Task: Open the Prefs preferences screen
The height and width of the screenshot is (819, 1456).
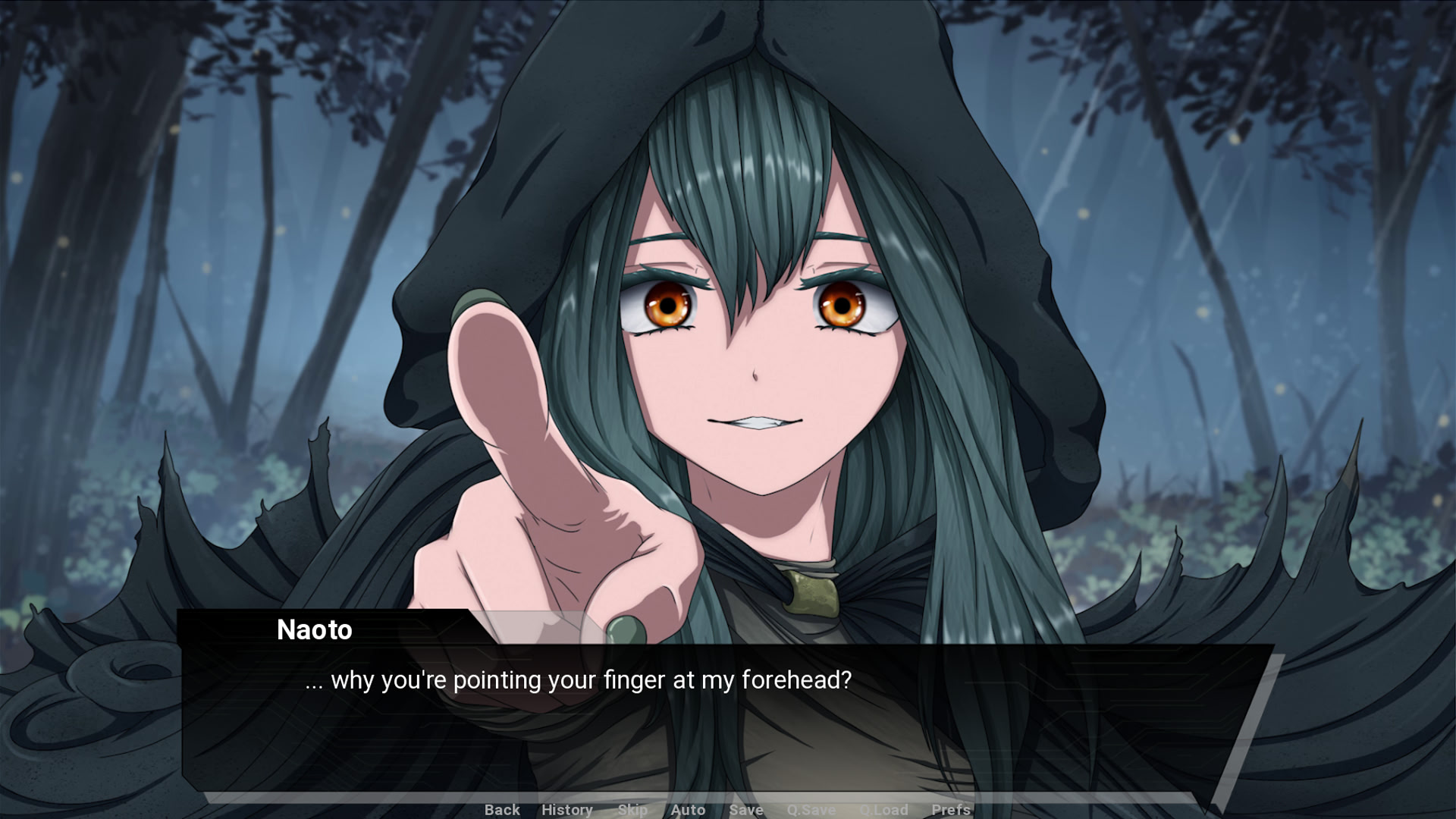Action: pyautogui.click(x=952, y=810)
